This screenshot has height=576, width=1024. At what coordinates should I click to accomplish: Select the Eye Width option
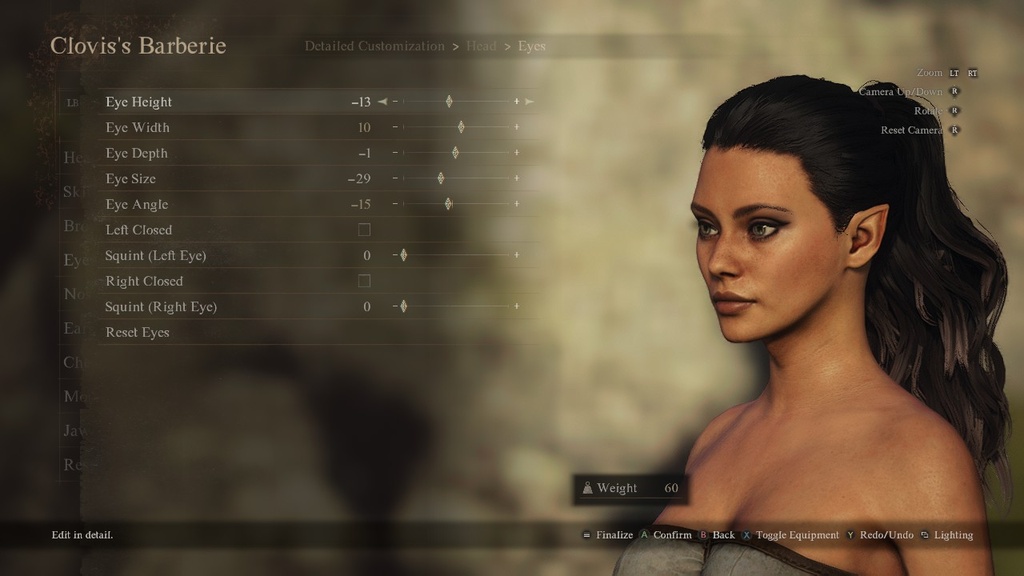point(138,128)
